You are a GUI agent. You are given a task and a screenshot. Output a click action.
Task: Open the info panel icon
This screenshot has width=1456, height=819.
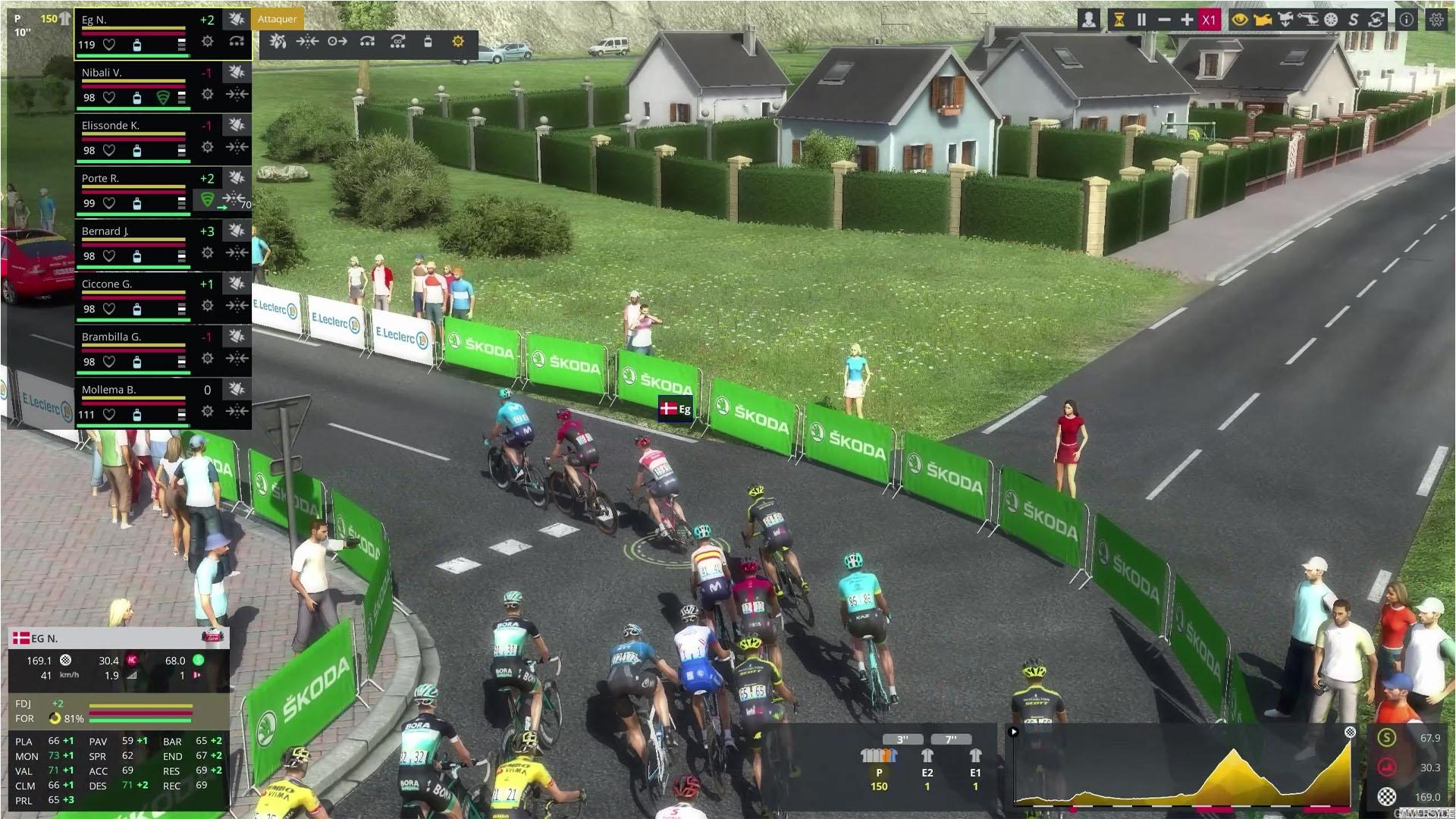coord(1407,20)
